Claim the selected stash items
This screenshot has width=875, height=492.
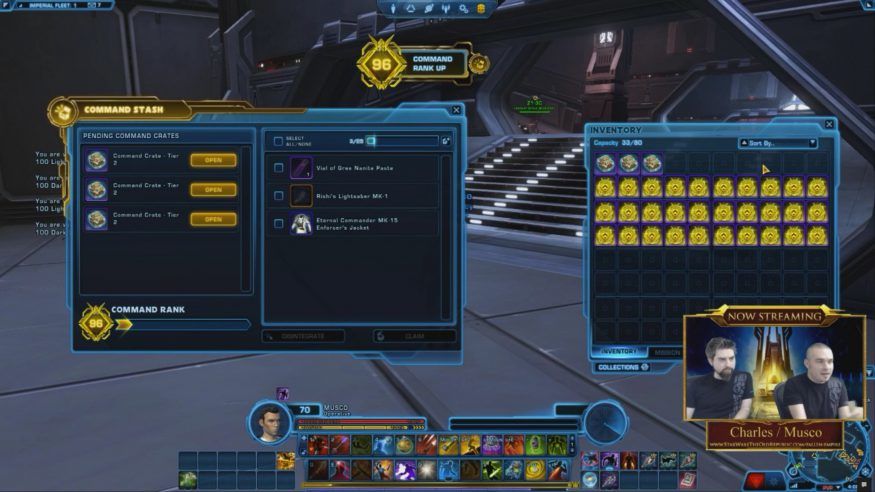[x=414, y=337]
